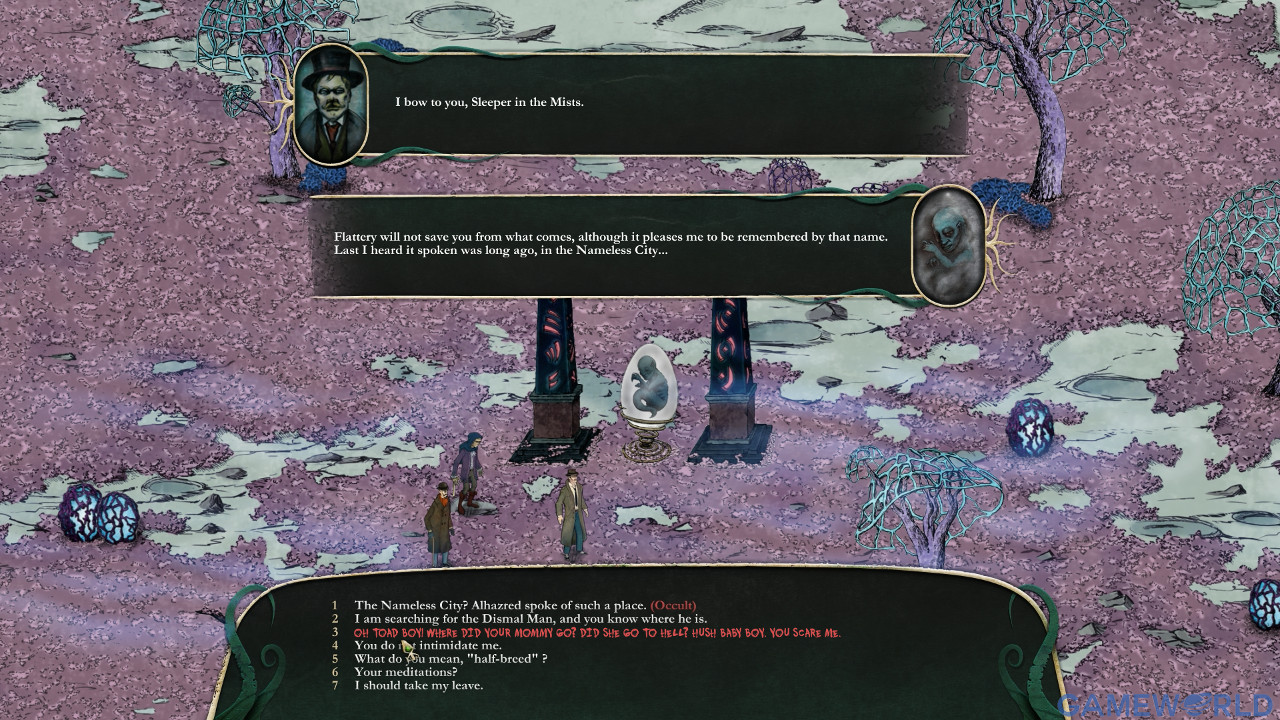Click the protagonist standing near the shrine
Screen dimensions: 1280x720
[x=571, y=510]
